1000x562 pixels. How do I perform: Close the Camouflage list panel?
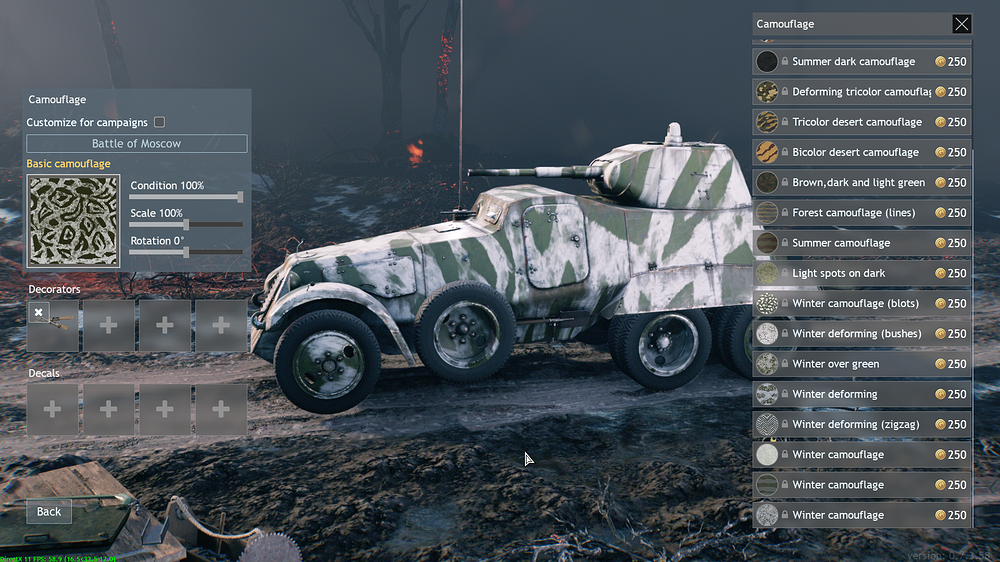961,24
